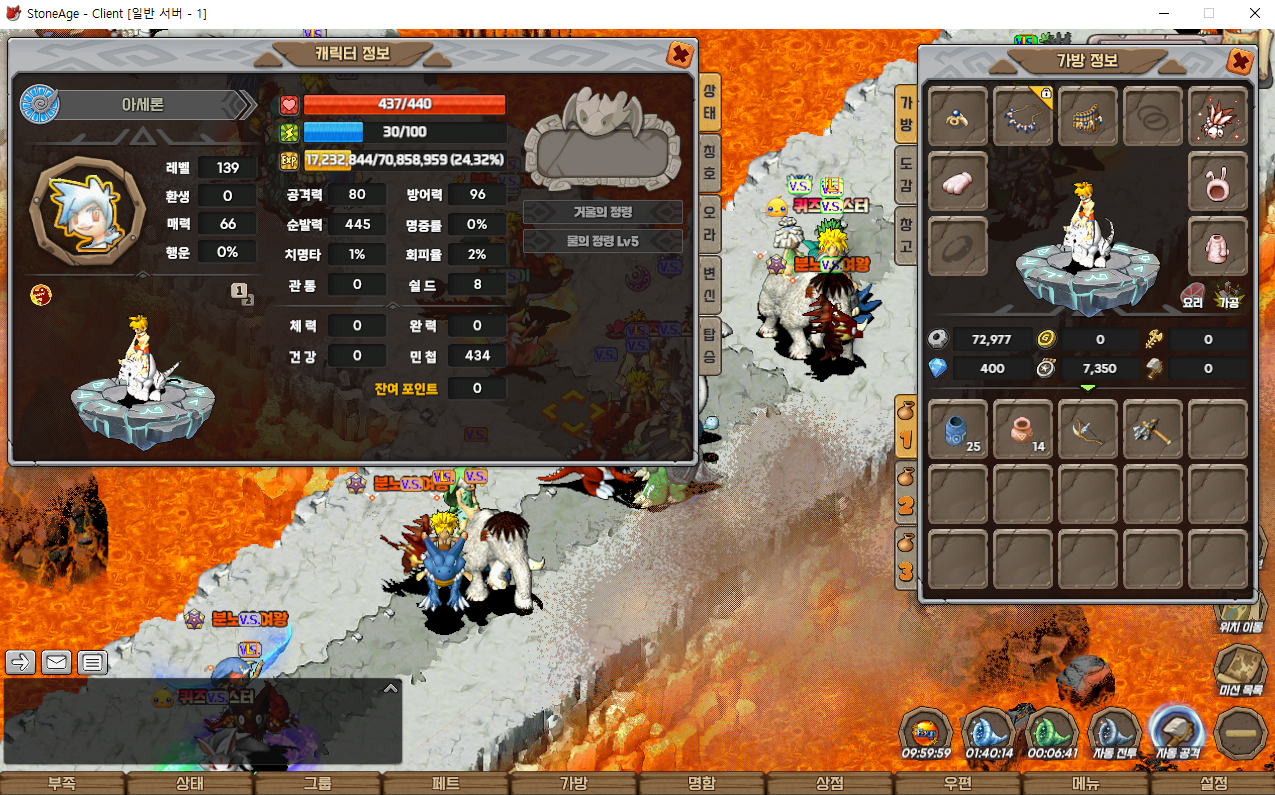Image resolution: width=1275 pixels, height=795 pixels.
Task: Select the 탑승 (mount) tab
Action: coord(709,340)
